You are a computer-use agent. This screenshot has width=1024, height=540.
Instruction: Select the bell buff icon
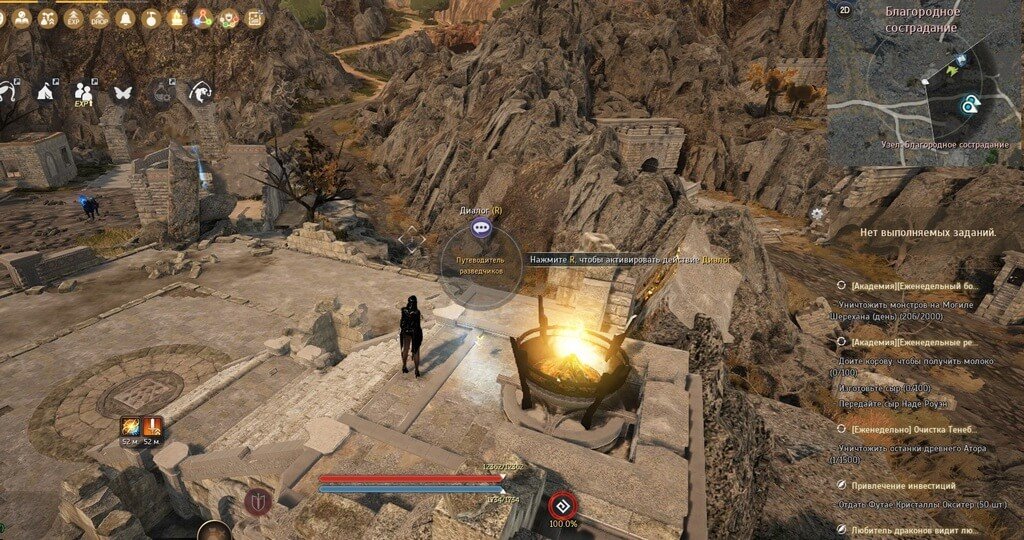125,18
